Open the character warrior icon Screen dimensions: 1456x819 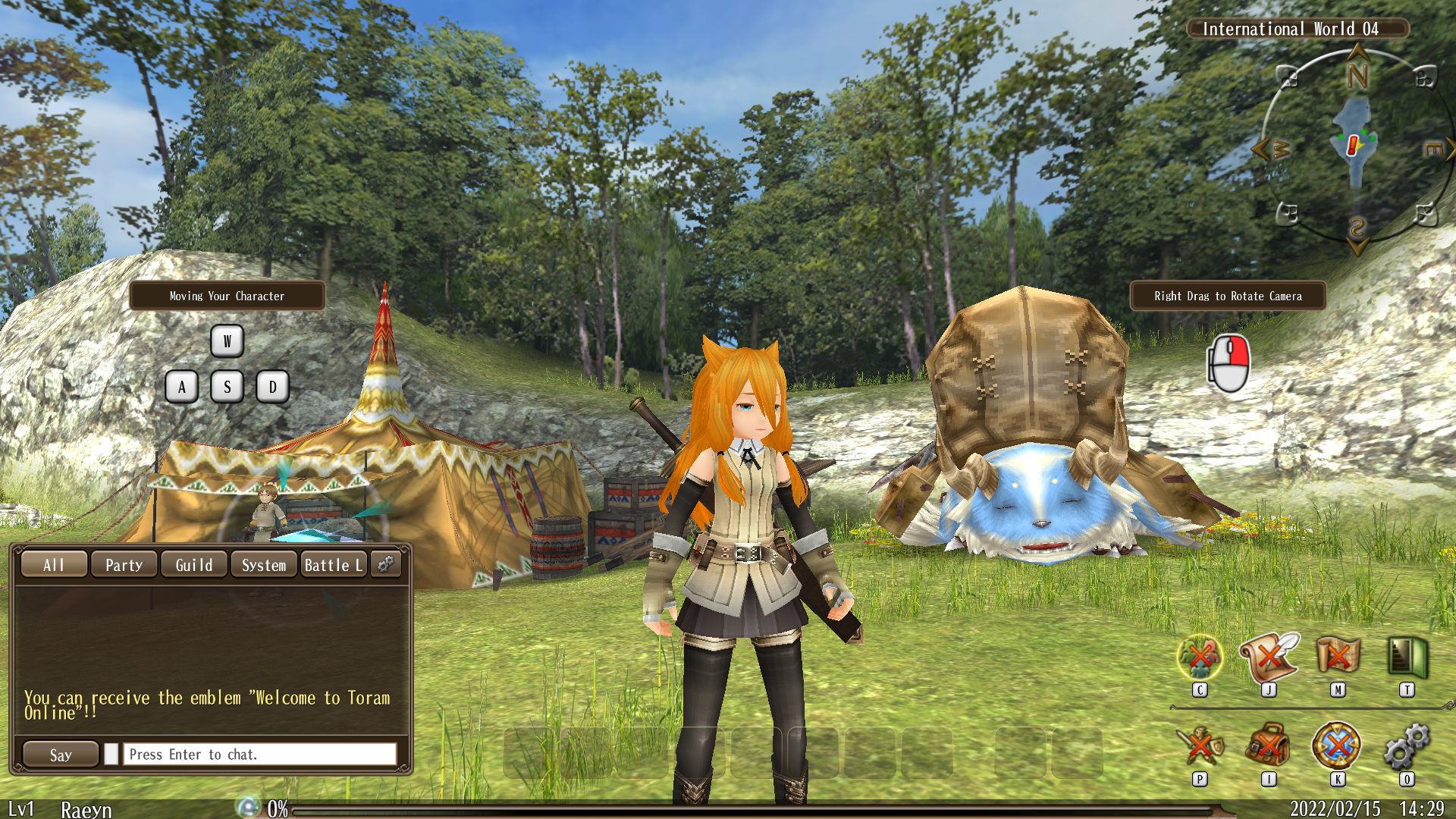click(x=1200, y=746)
